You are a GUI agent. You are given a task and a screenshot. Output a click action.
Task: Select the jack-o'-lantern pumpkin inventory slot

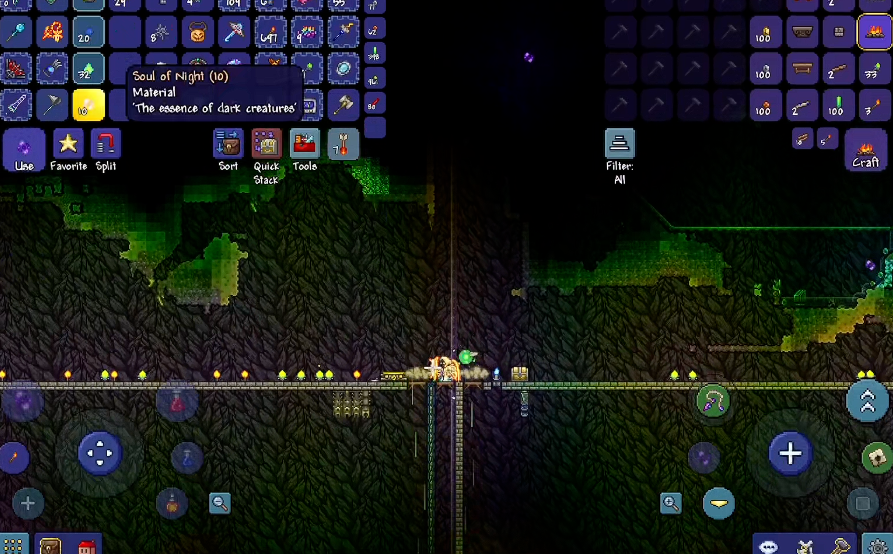[x=198, y=34]
